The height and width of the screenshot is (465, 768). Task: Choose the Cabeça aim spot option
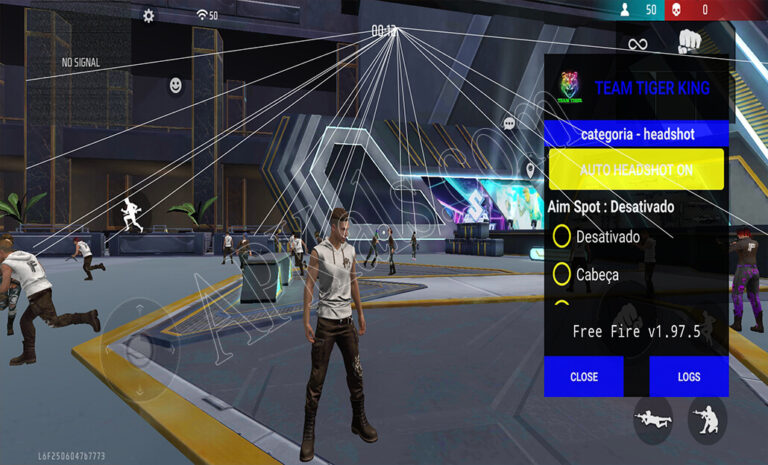(562, 274)
